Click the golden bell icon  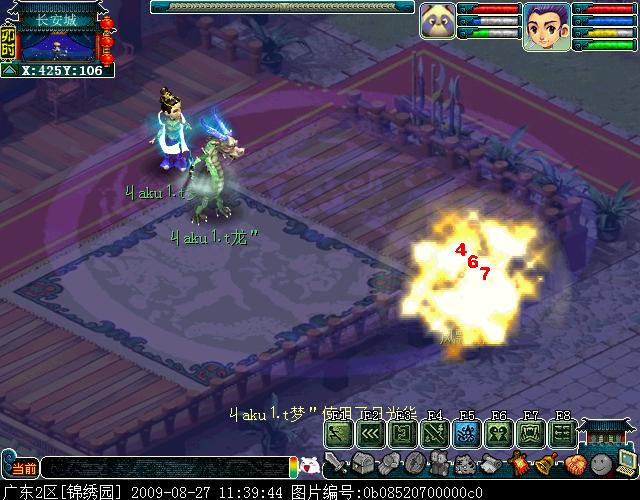tap(546, 464)
